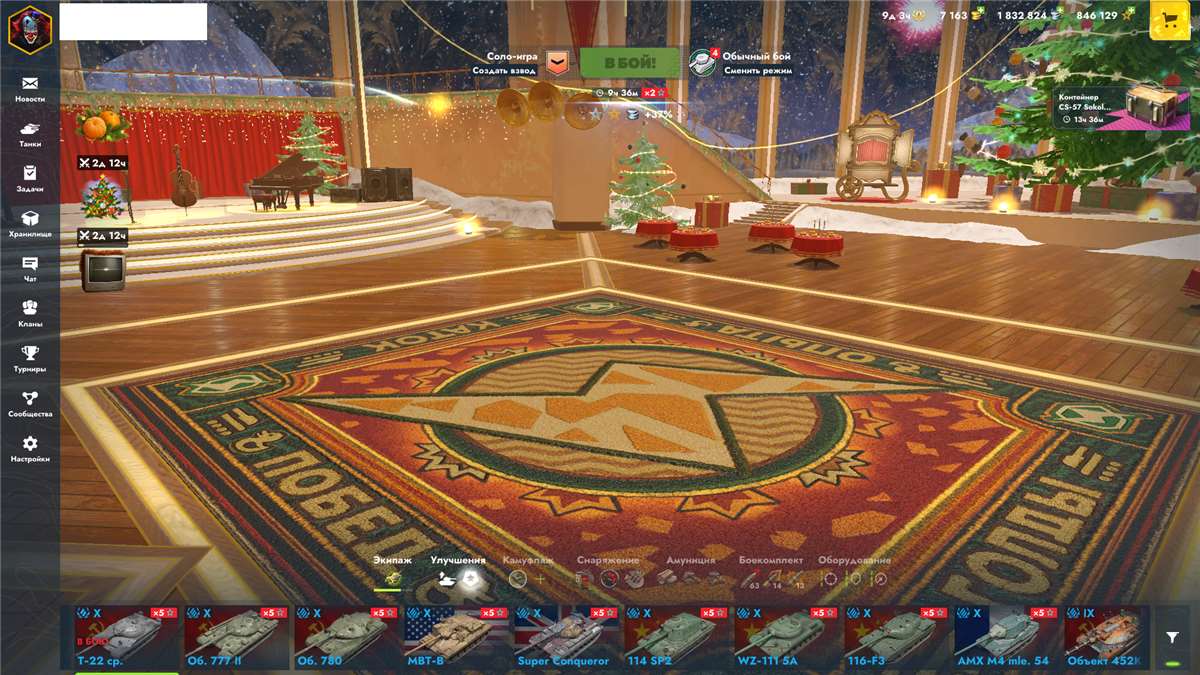Image resolution: width=1200 pixels, height=675 pixels.
Task: Show the Задачи missions list
Action: coord(30,179)
